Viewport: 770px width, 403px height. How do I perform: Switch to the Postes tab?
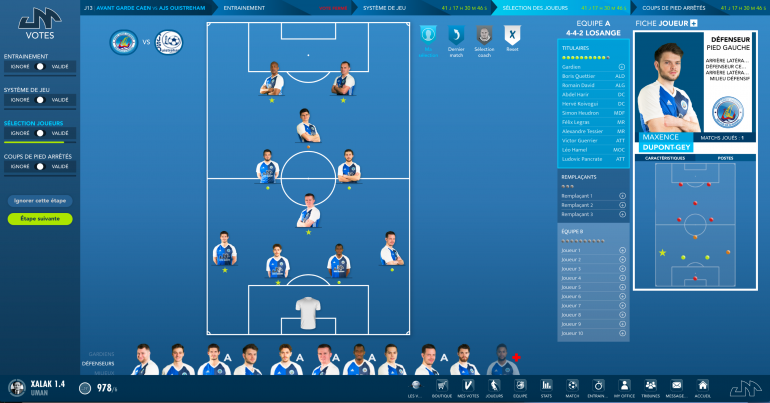tap(725, 158)
